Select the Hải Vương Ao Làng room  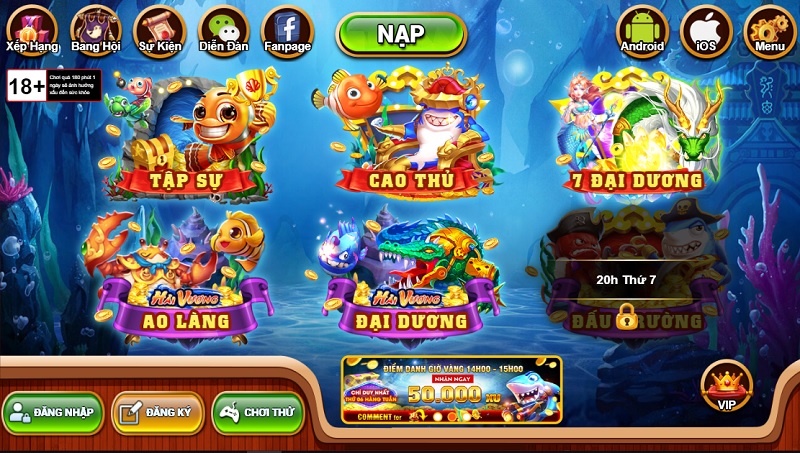pos(185,275)
